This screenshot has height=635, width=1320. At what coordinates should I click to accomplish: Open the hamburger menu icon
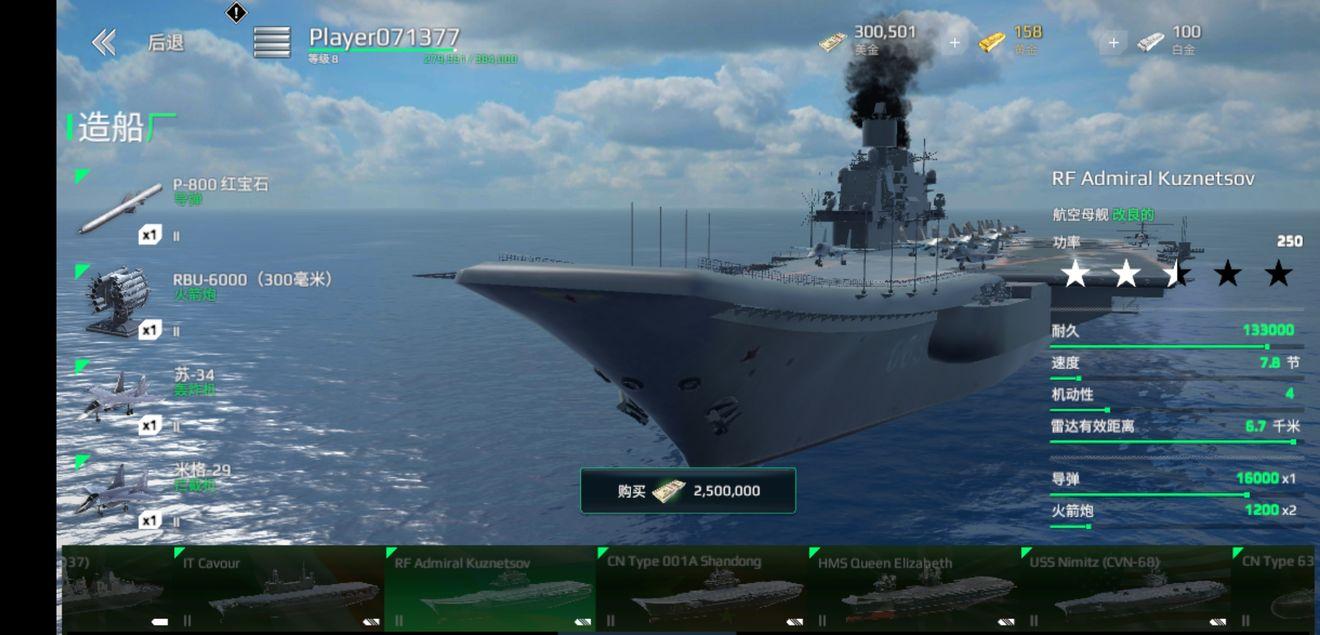tap(271, 42)
